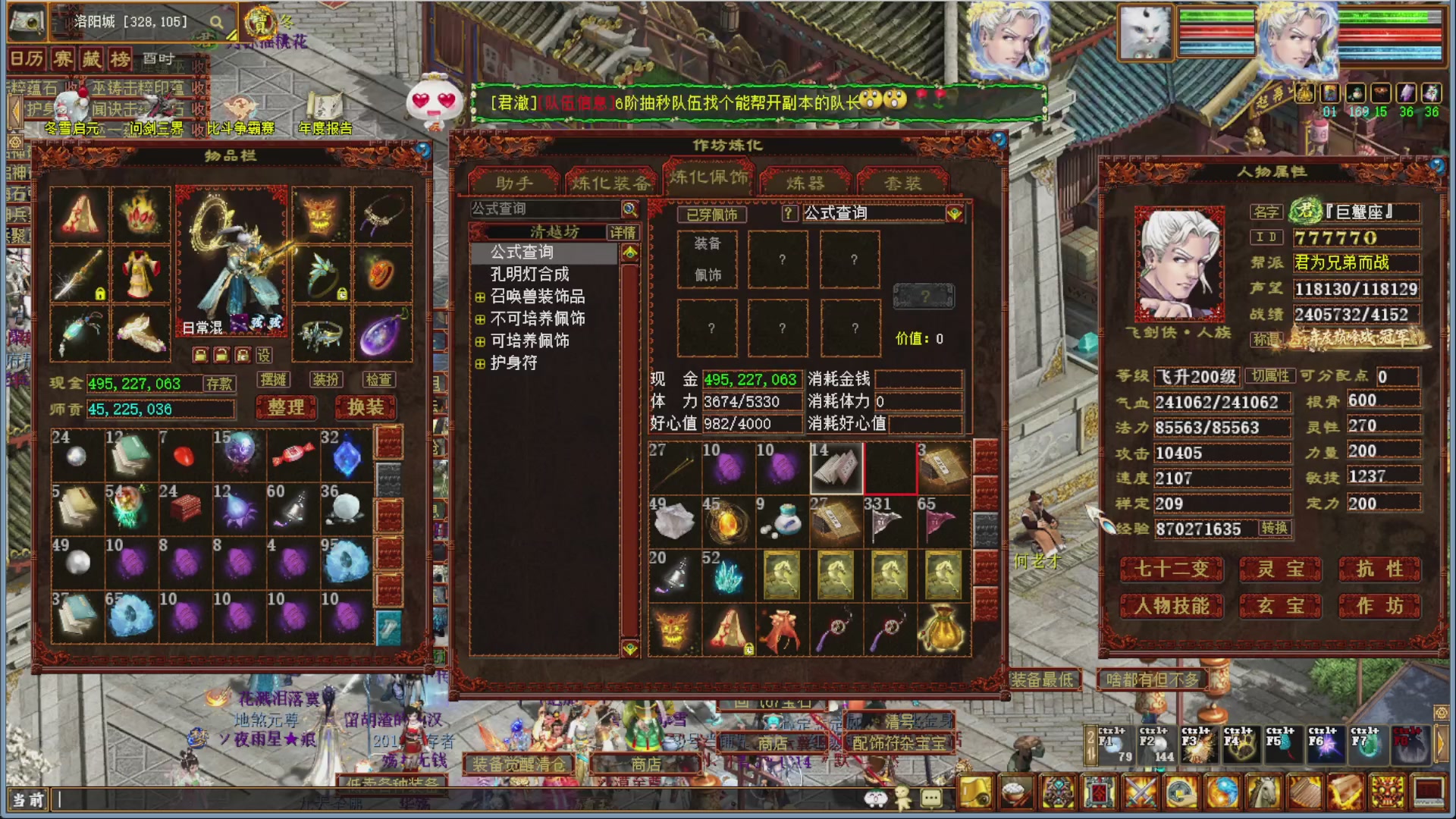Select the crossed swords combat icon on the bottom toolbar
This screenshot has width=1456, height=819.
tap(1140, 794)
